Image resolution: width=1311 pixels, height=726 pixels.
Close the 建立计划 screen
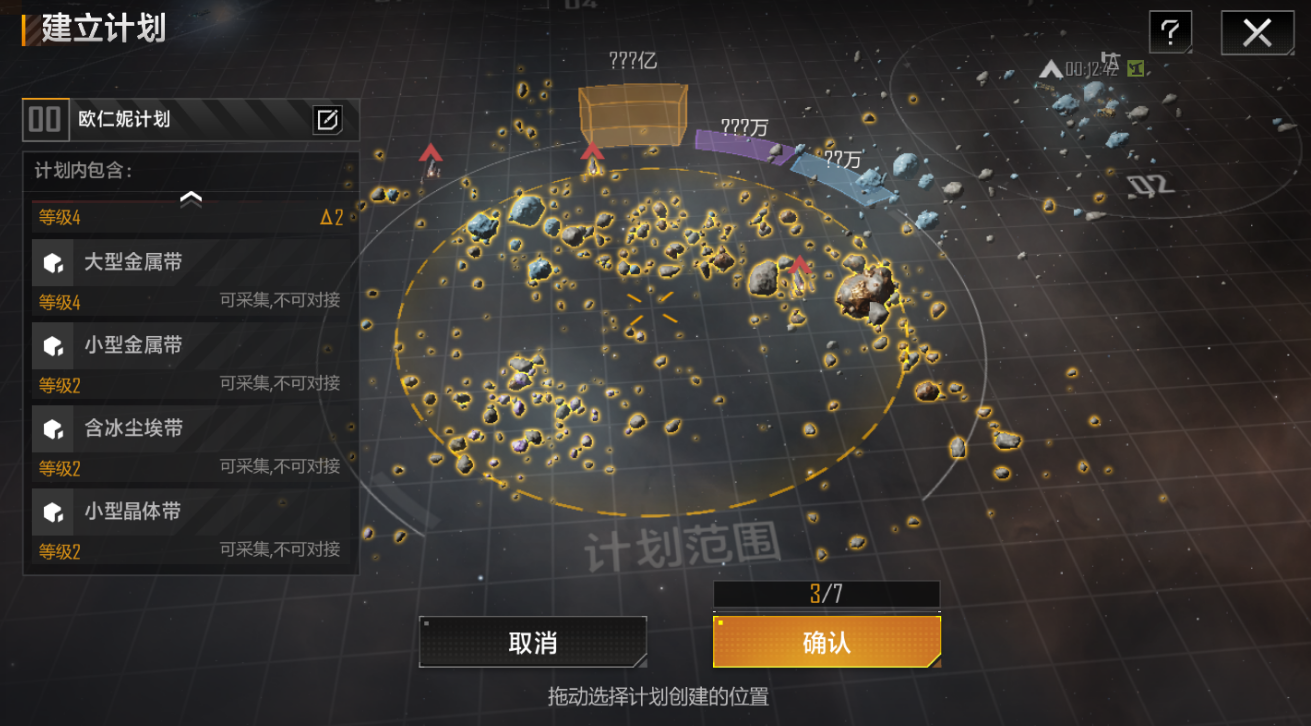(x=1256, y=33)
